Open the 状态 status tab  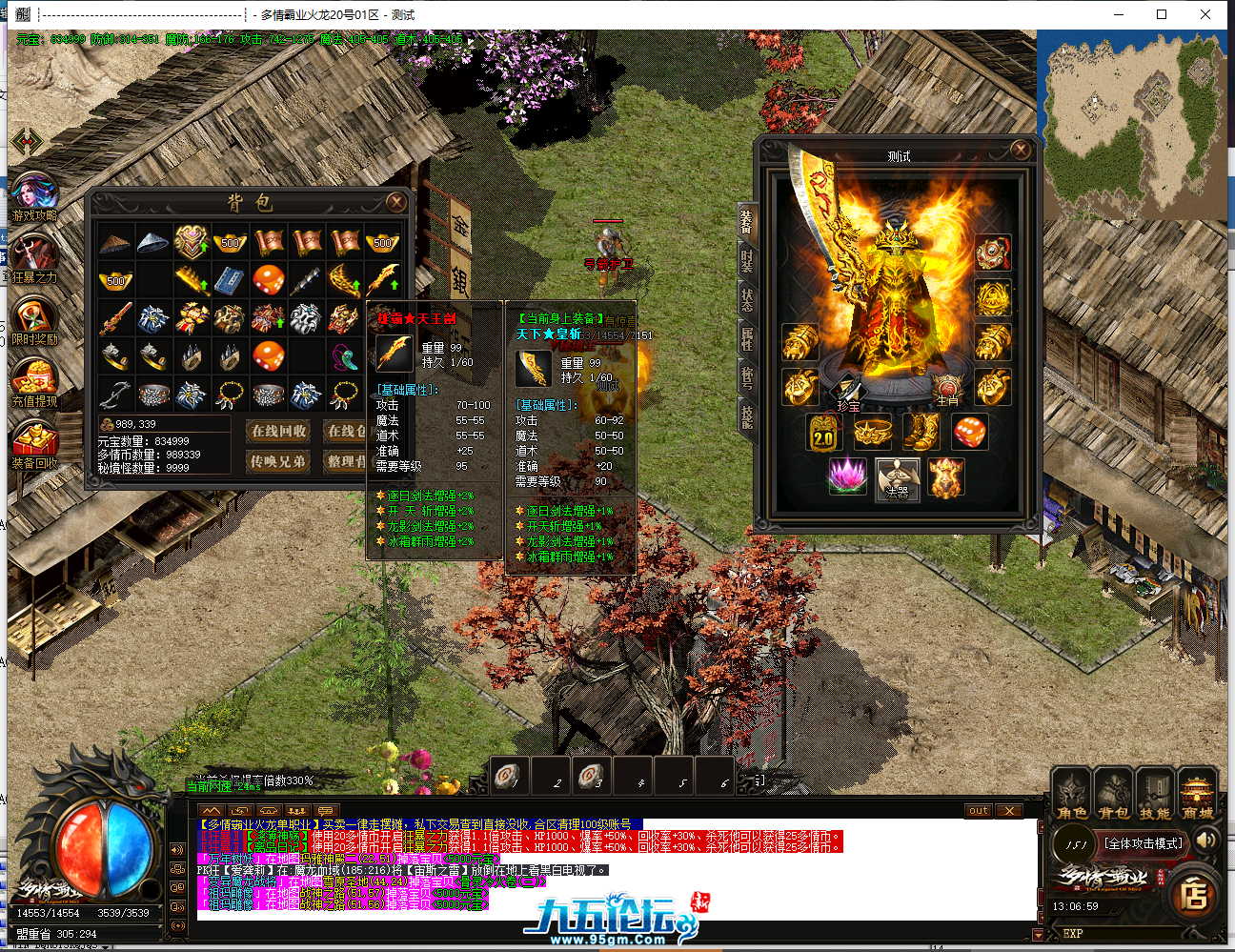click(746, 299)
